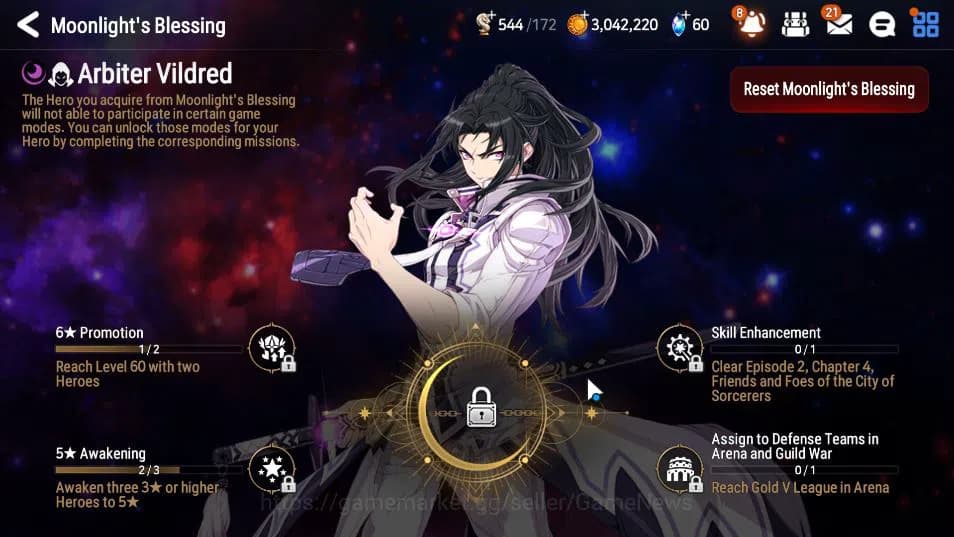Tap the central locked moon emblem
The image size is (954, 537).
point(481,410)
